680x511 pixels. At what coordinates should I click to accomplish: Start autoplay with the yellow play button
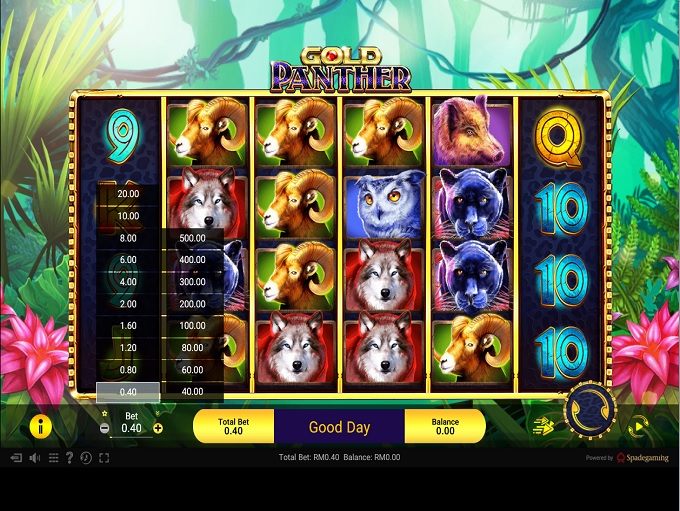(638, 425)
